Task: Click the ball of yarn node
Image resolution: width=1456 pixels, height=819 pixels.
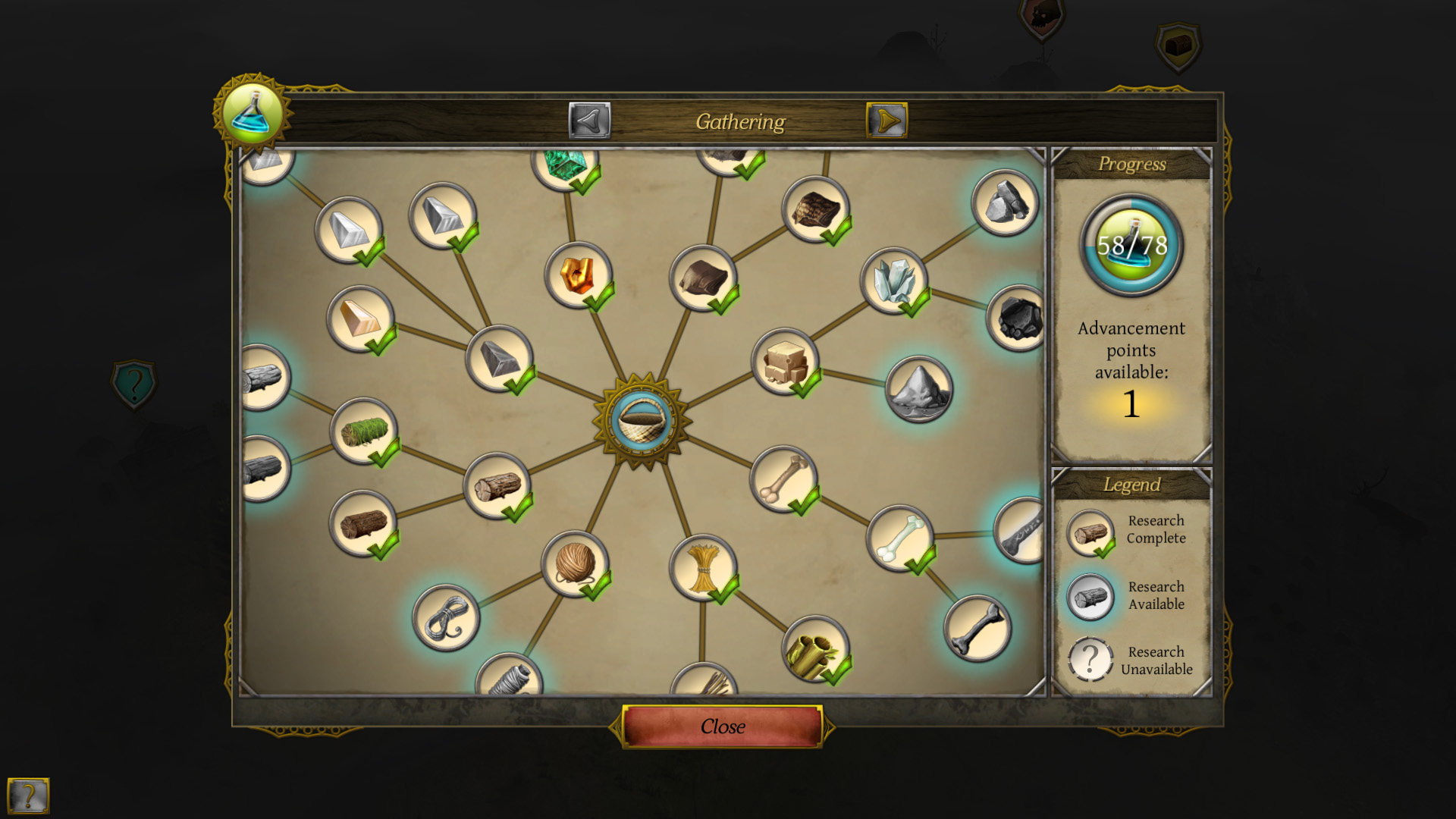Action: [x=576, y=565]
